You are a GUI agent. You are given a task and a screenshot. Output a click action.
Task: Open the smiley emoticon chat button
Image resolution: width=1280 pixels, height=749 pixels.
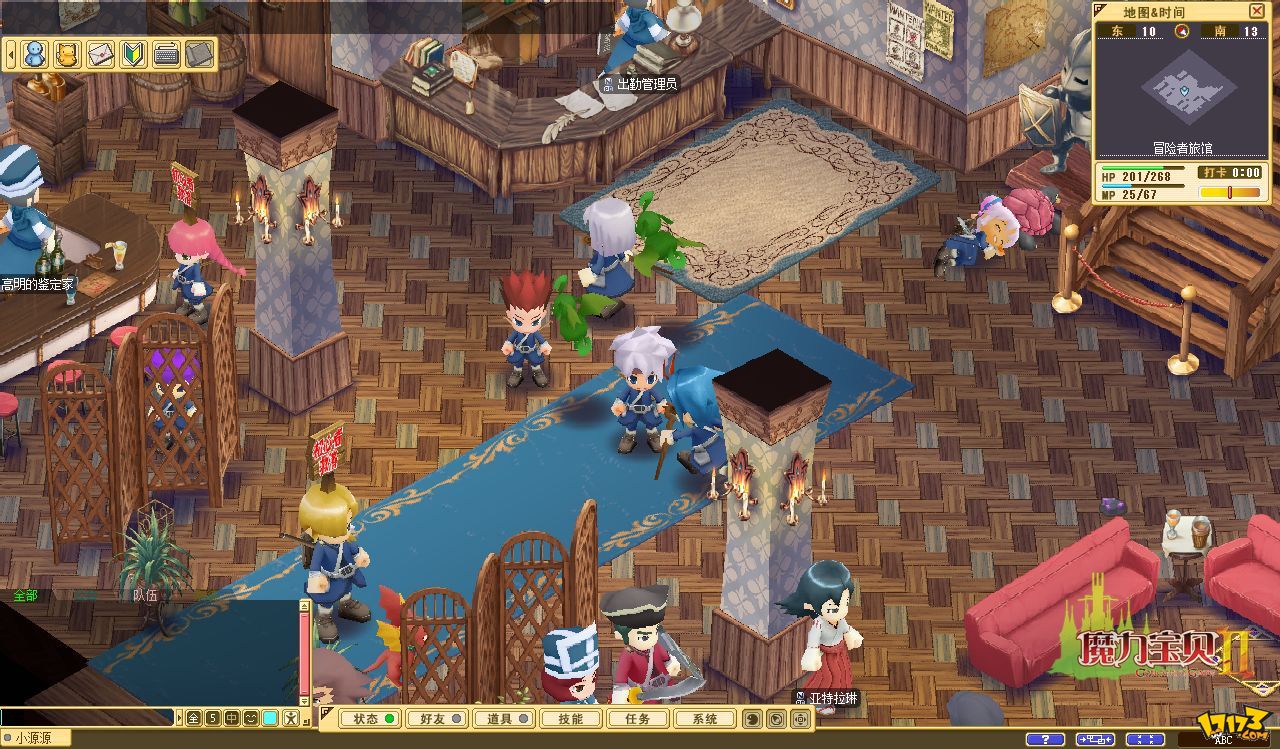tap(250, 717)
